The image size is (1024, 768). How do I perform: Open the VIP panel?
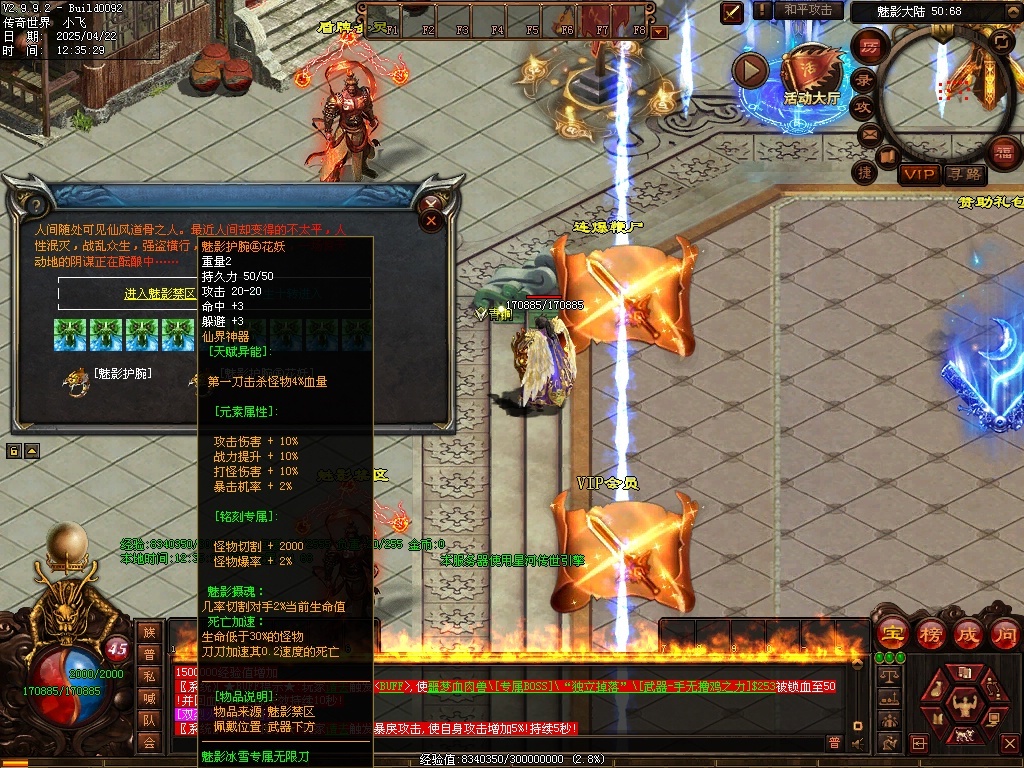(x=918, y=175)
